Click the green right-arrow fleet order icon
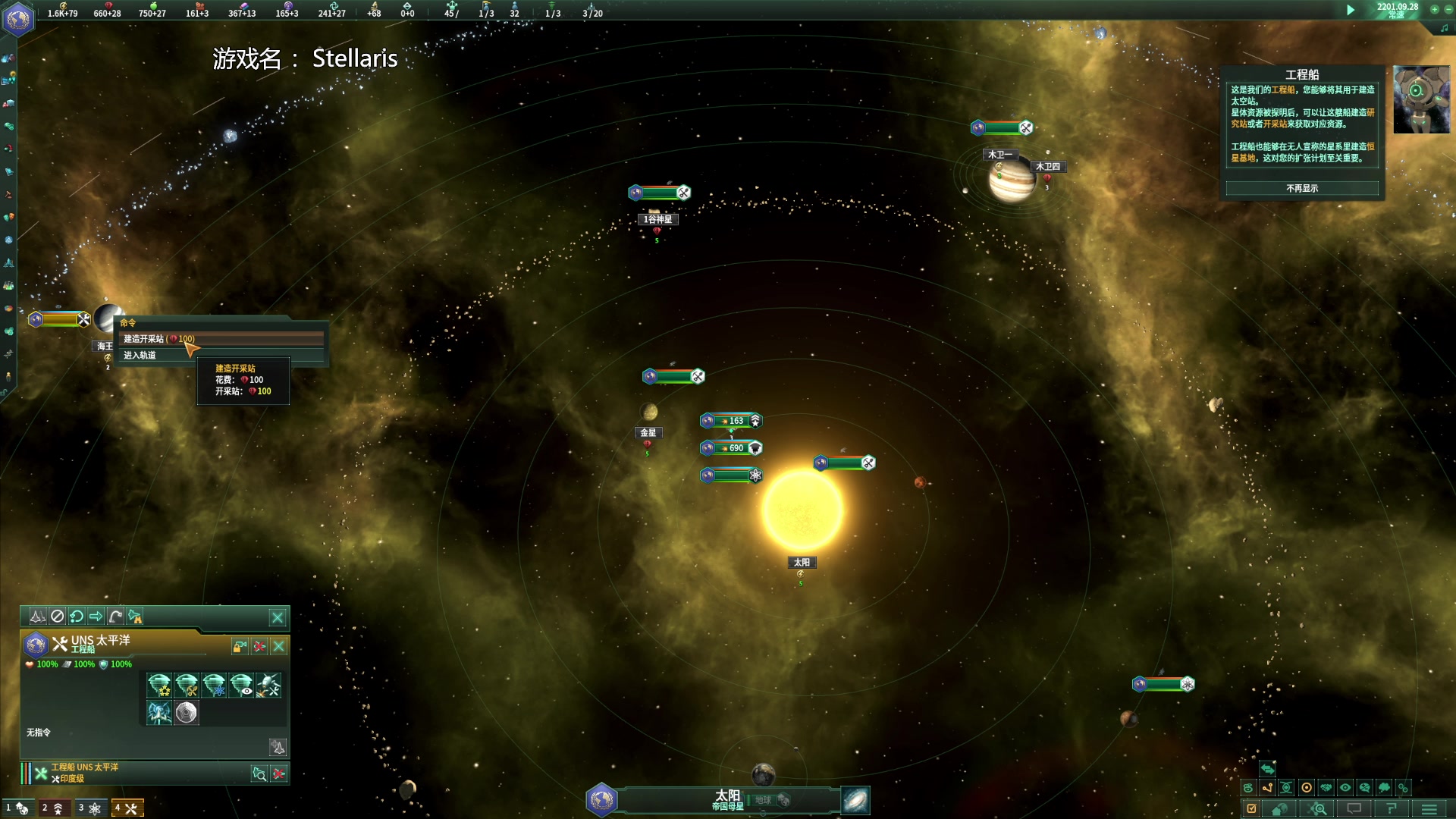The image size is (1456, 819). (96, 617)
